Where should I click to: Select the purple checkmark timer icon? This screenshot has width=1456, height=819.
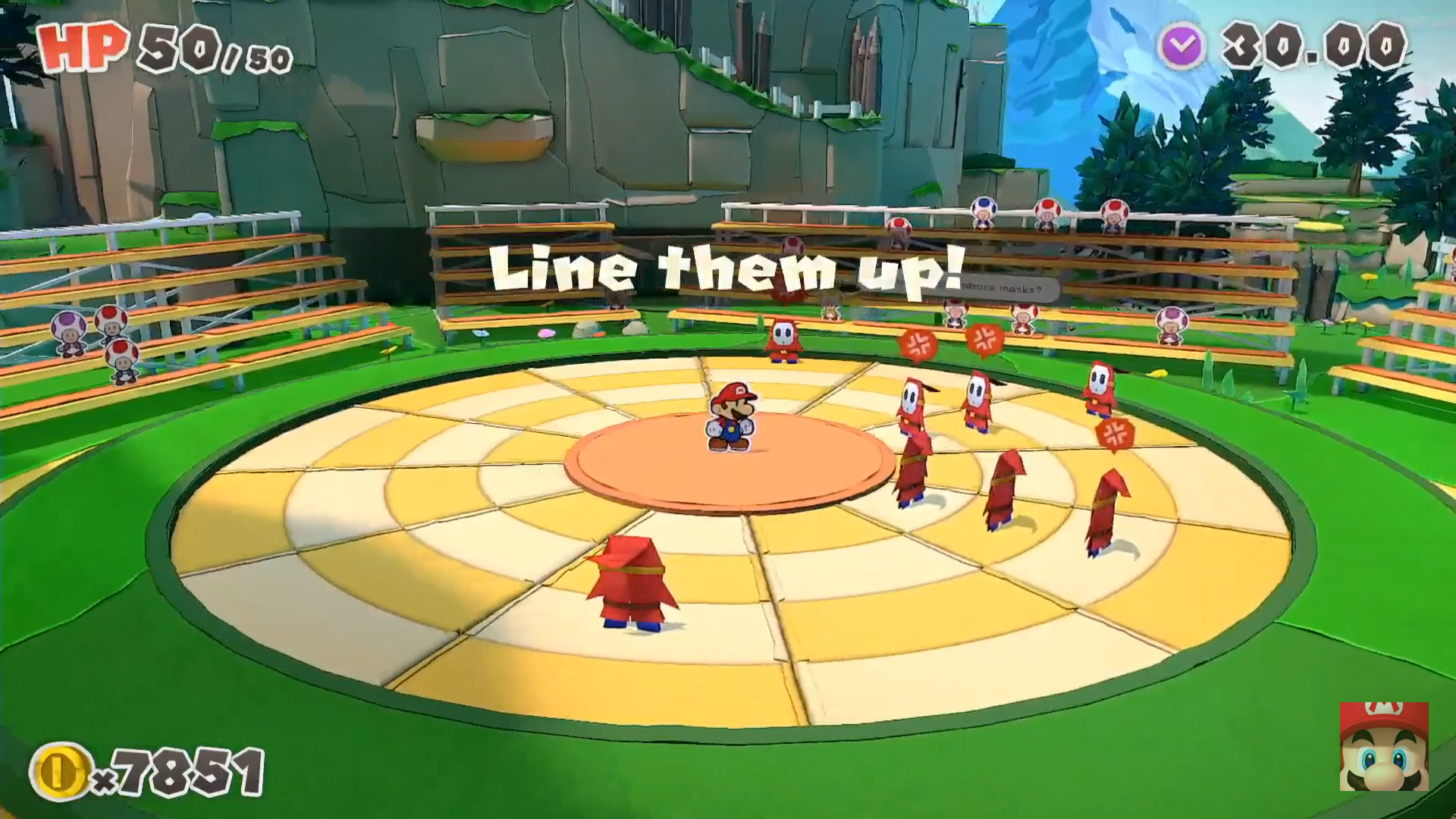click(1182, 47)
